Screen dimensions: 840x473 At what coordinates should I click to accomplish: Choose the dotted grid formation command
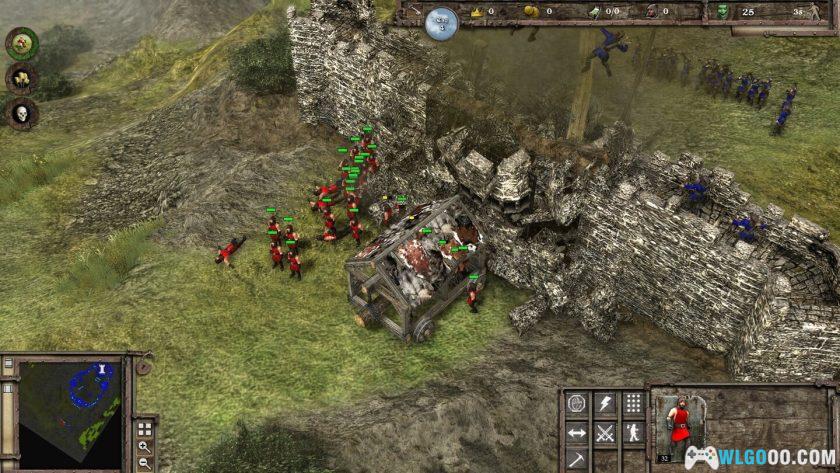point(633,404)
